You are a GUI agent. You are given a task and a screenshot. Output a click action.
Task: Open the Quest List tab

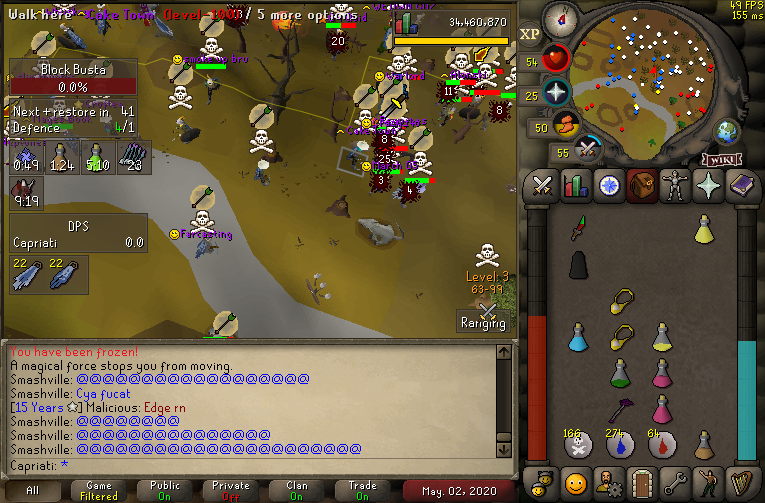click(x=609, y=187)
